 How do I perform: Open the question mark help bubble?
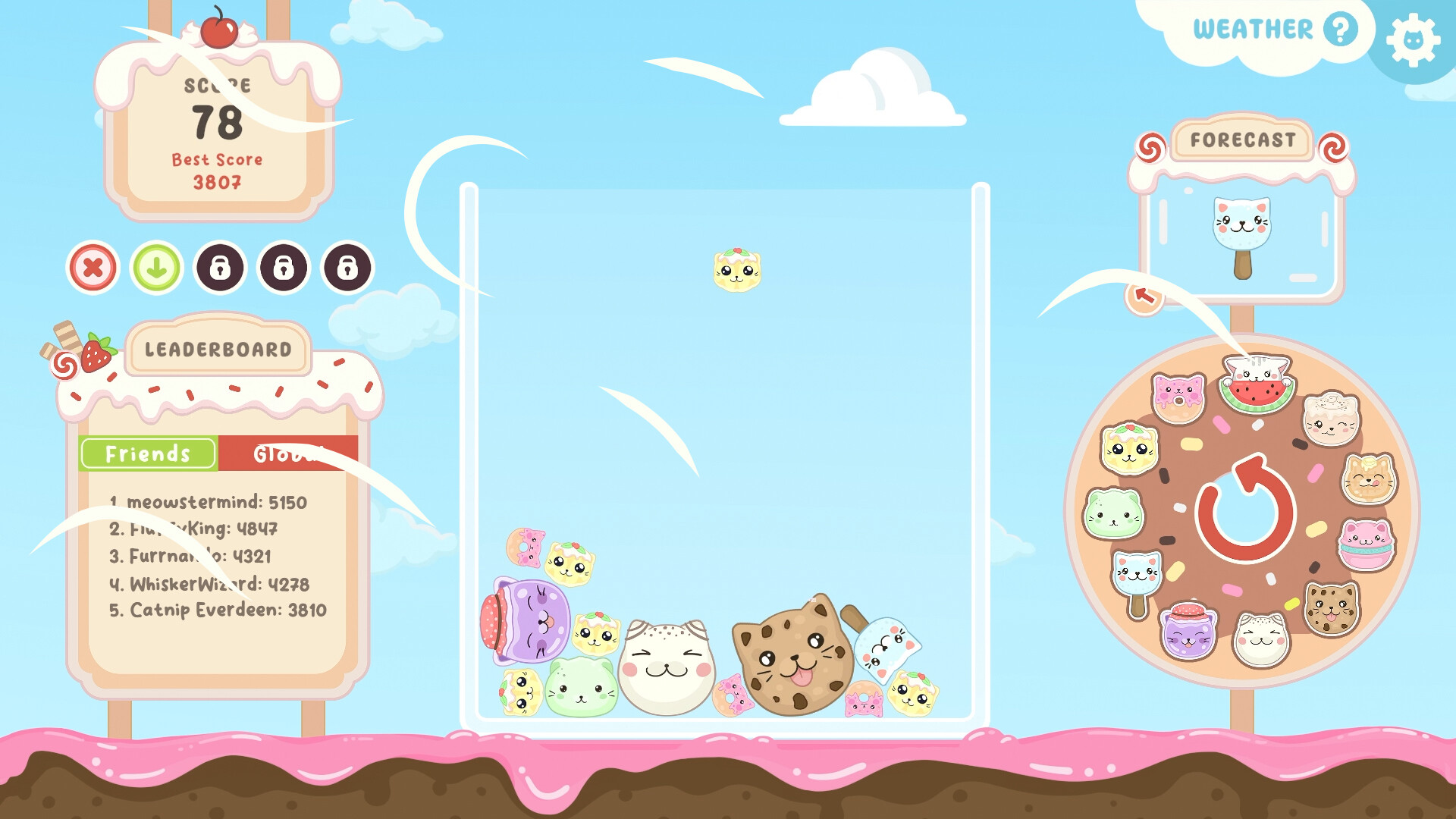(1342, 30)
